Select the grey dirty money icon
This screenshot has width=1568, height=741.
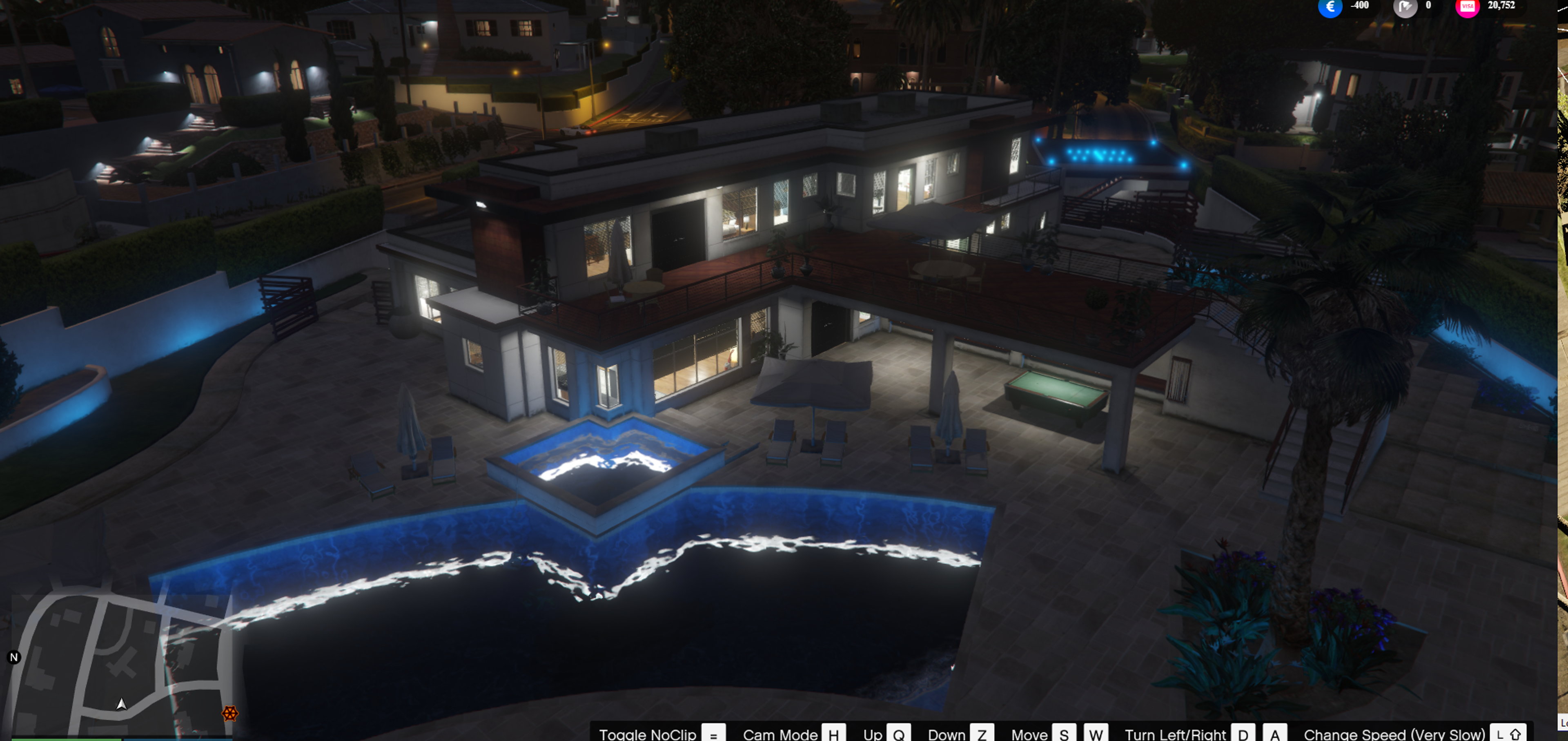(x=1405, y=7)
